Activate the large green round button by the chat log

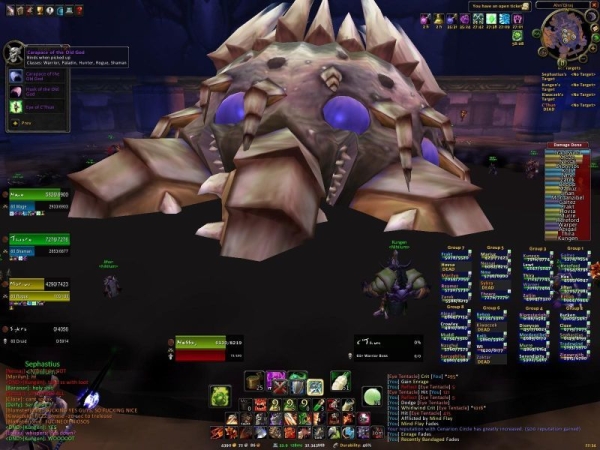371,397
